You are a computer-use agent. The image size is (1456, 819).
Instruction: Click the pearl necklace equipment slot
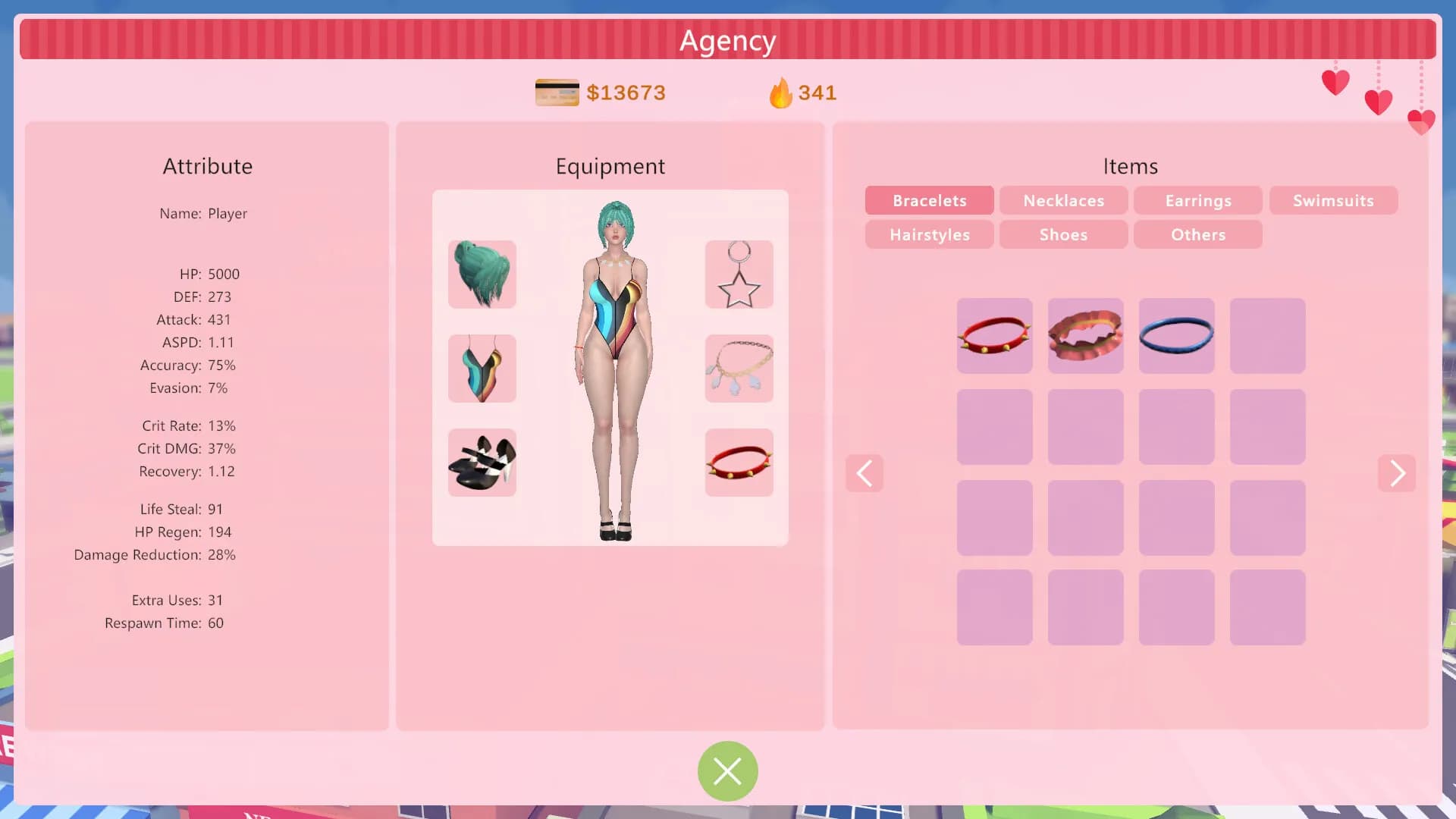click(739, 369)
